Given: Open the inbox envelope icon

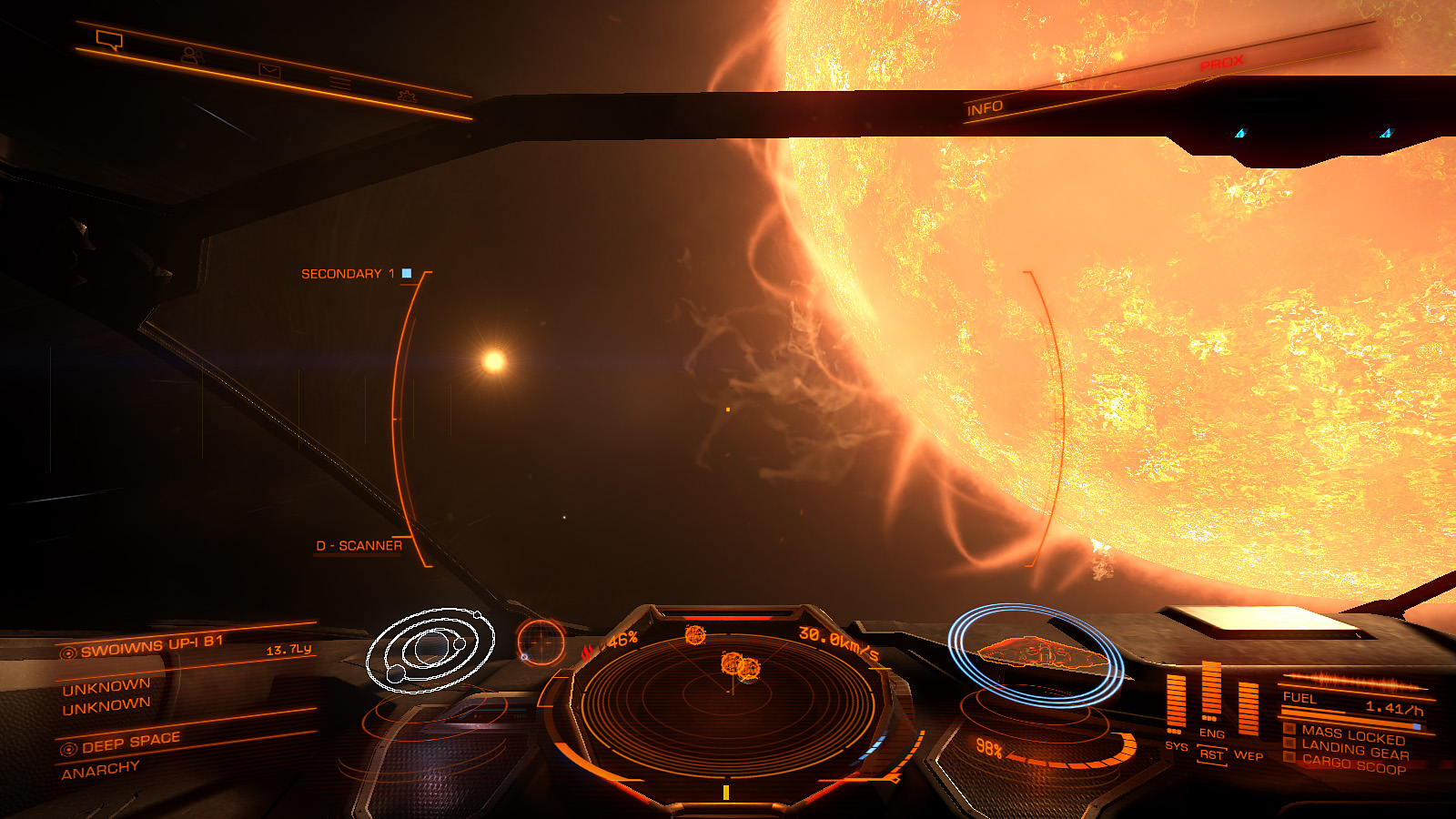Looking at the screenshot, I should (x=269, y=70).
